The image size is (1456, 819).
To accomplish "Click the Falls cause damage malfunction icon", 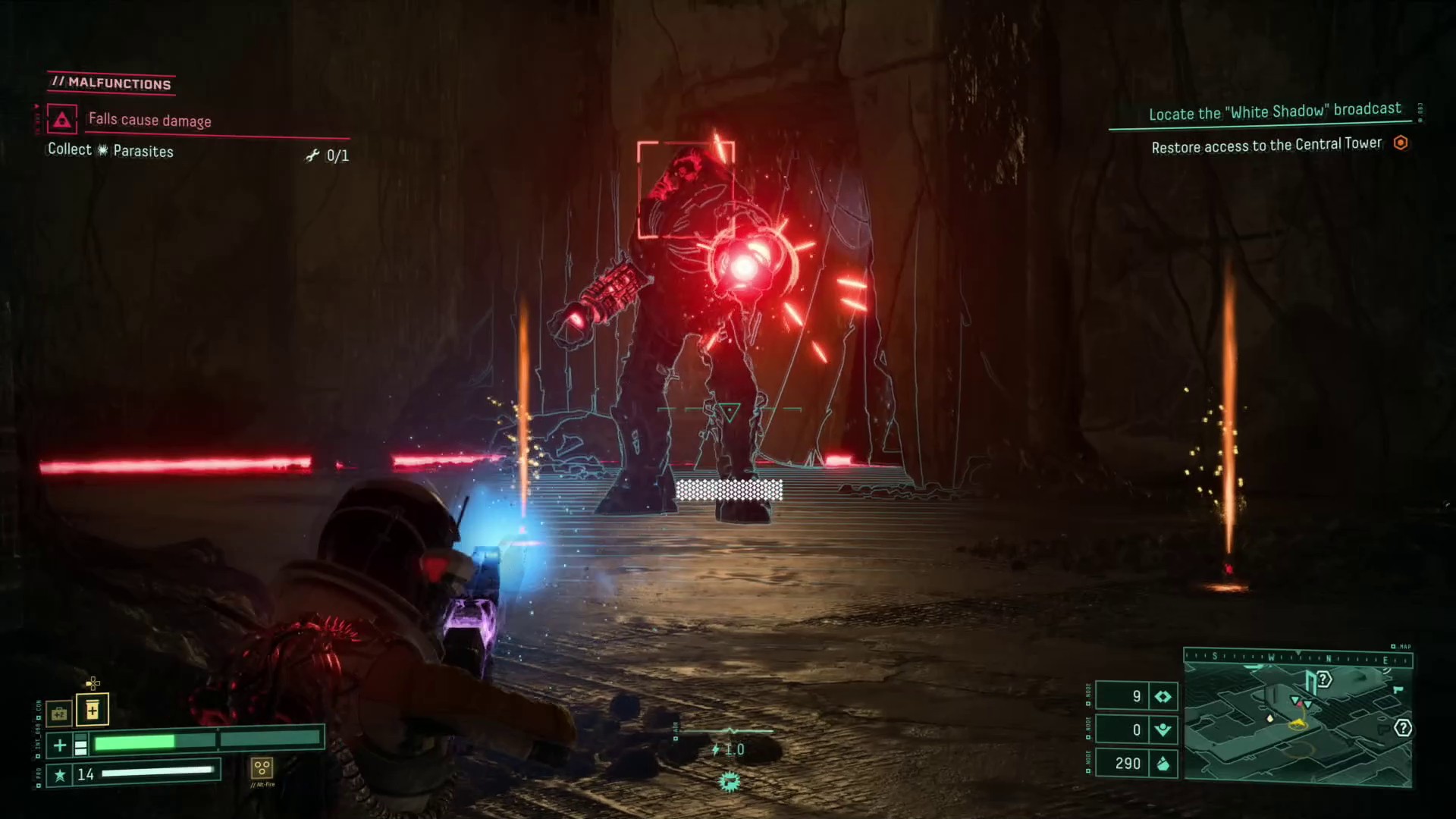I will pyautogui.click(x=62, y=120).
